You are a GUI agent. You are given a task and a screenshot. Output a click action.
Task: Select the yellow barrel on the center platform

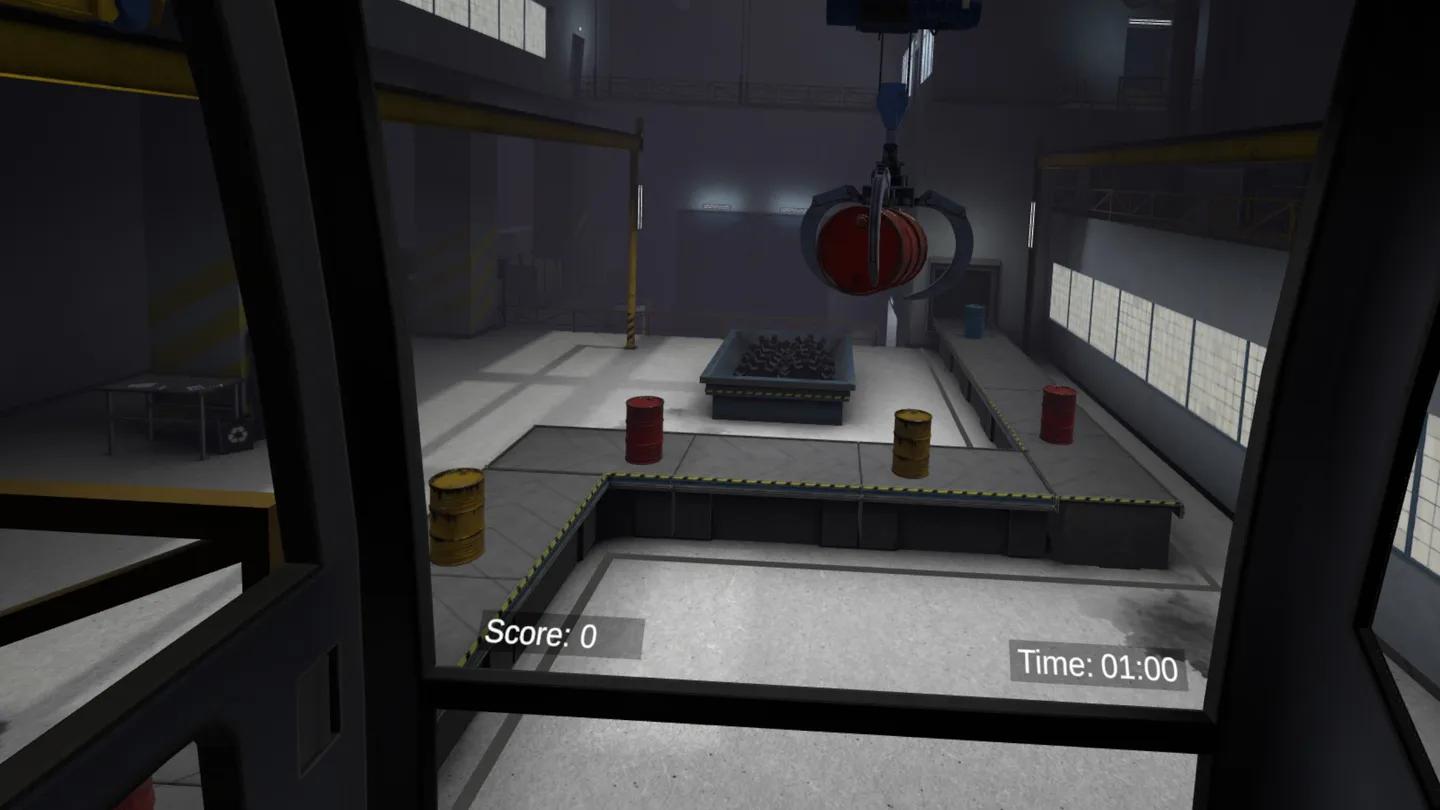tap(911, 440)
